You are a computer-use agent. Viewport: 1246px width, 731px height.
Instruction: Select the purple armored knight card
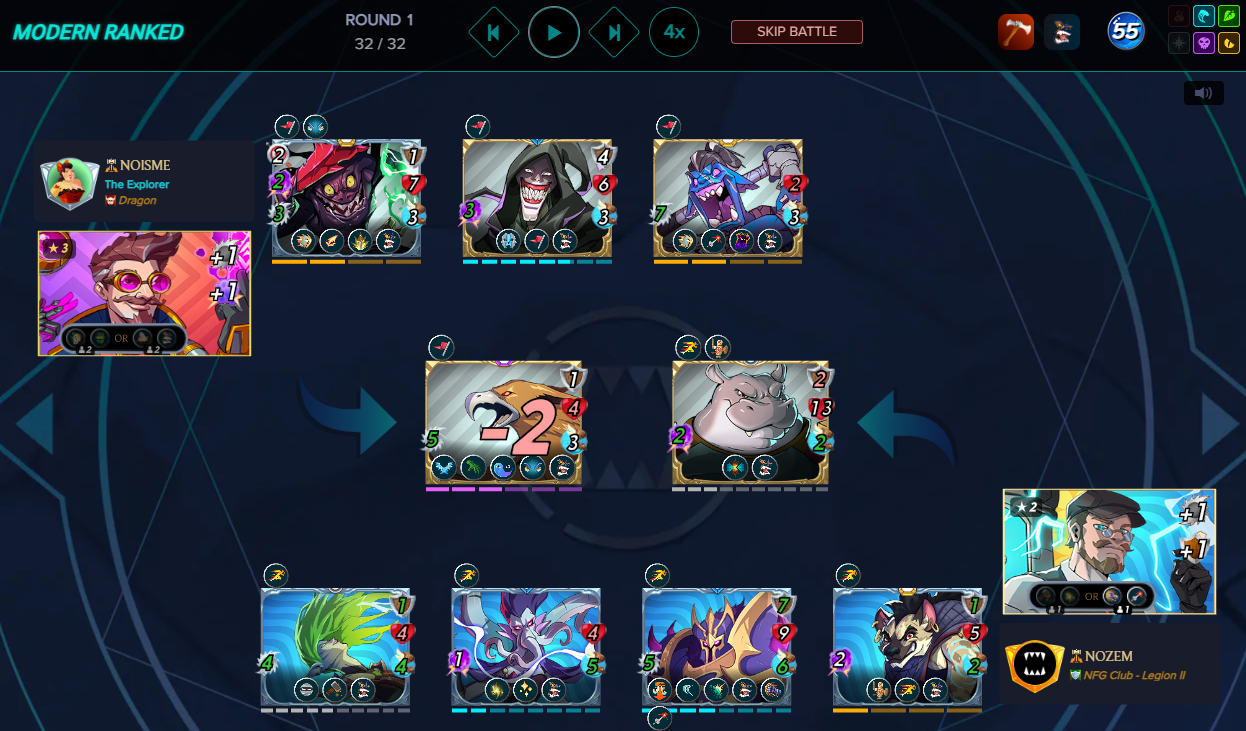[716, 646]
